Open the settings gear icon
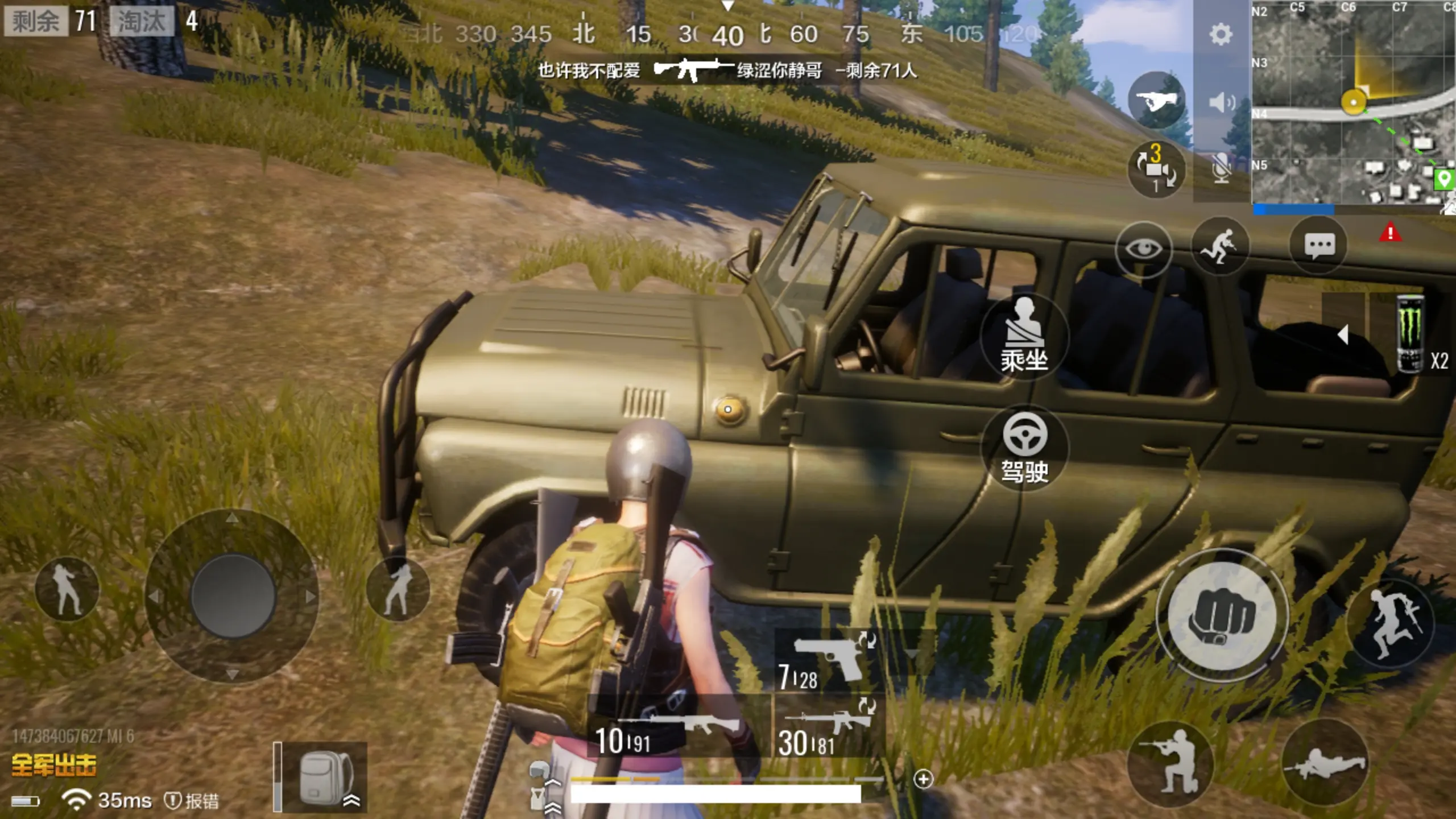This screenshot has width=1456, height=819. [x=1221, y=35]
